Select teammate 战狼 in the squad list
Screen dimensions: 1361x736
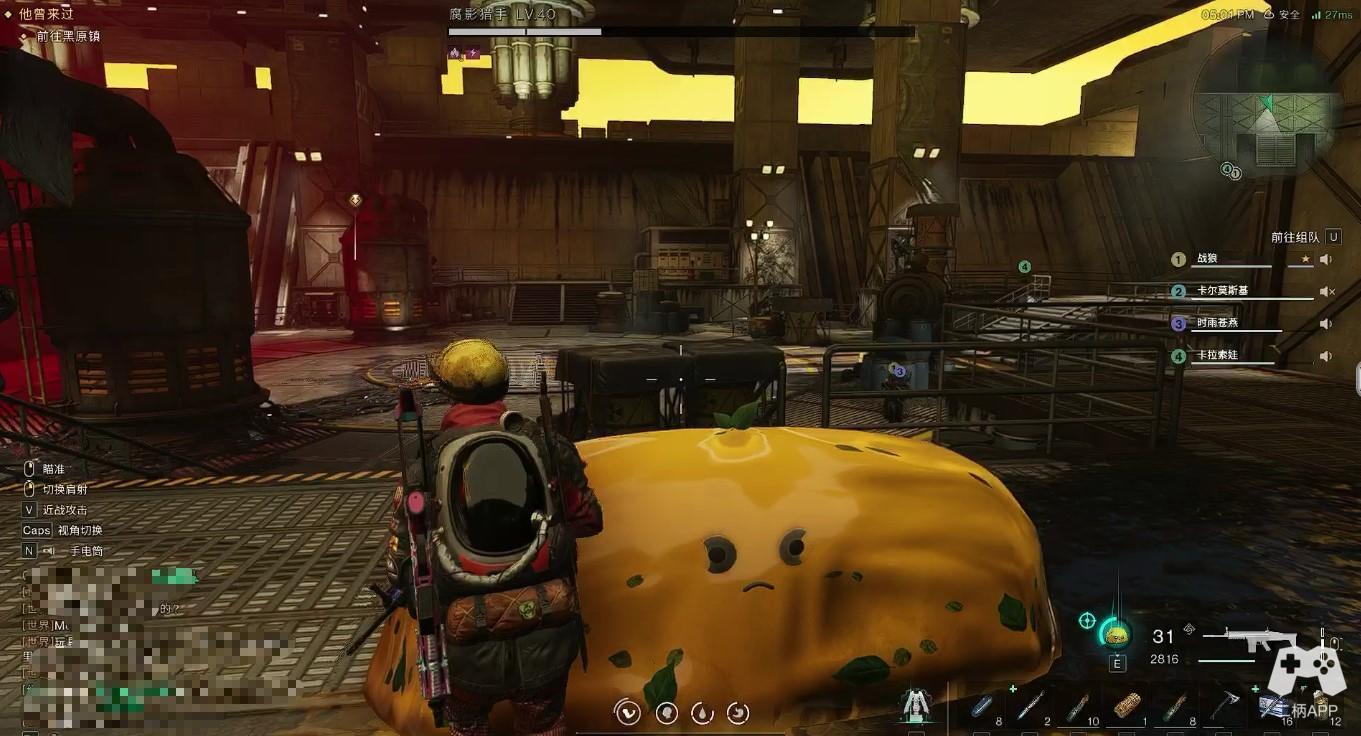click(x=1207, y=259)
